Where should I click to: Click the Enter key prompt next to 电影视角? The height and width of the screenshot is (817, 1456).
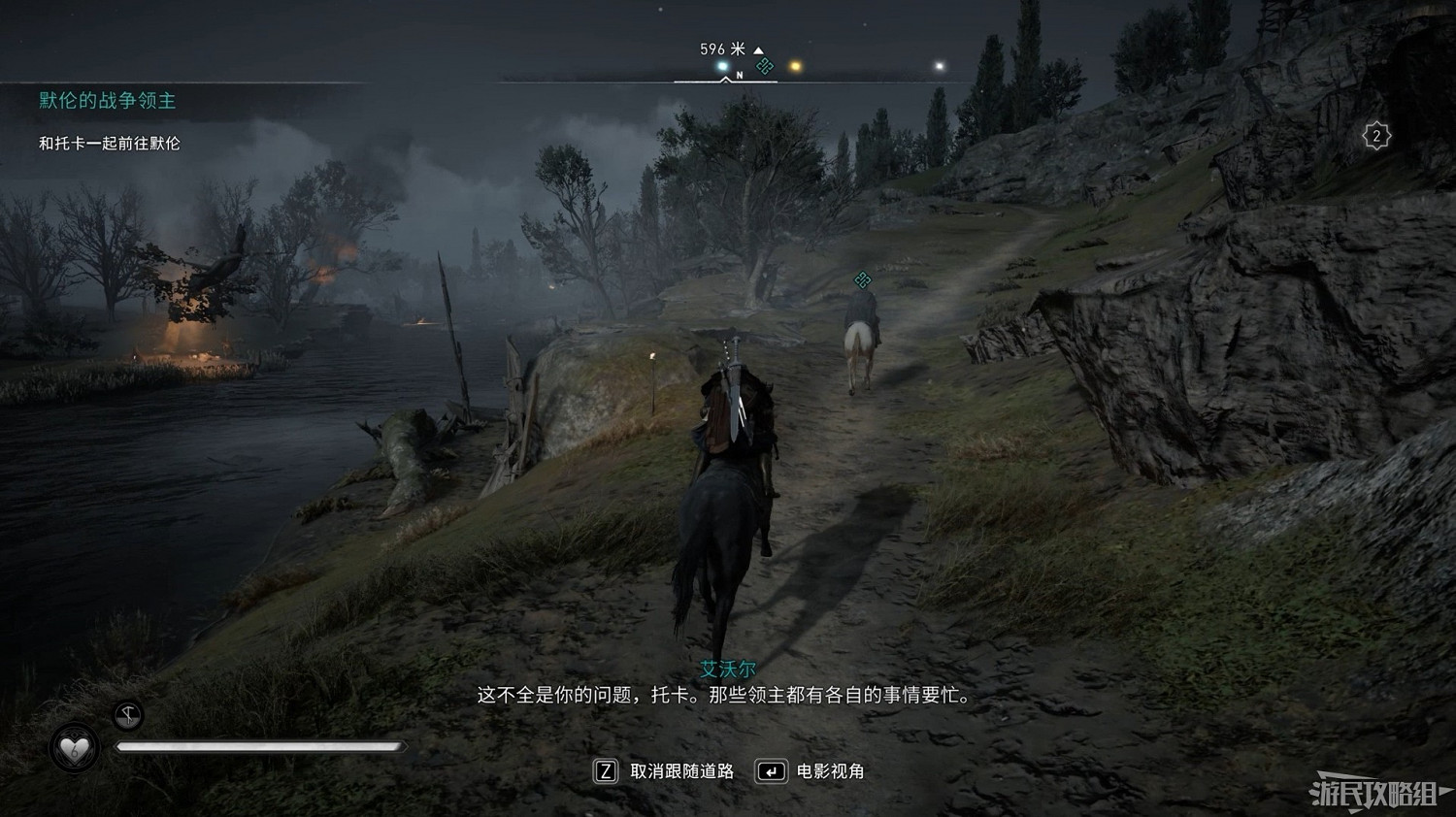tap(772, 771)
